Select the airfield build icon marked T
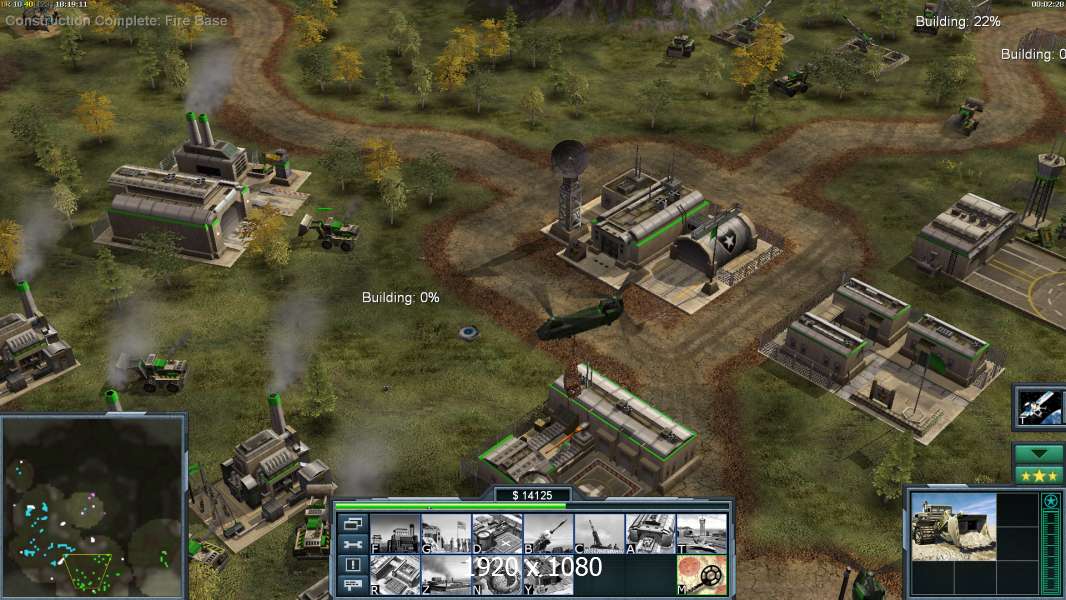This screenshot has width=1066, height=600. pos(701,533)
